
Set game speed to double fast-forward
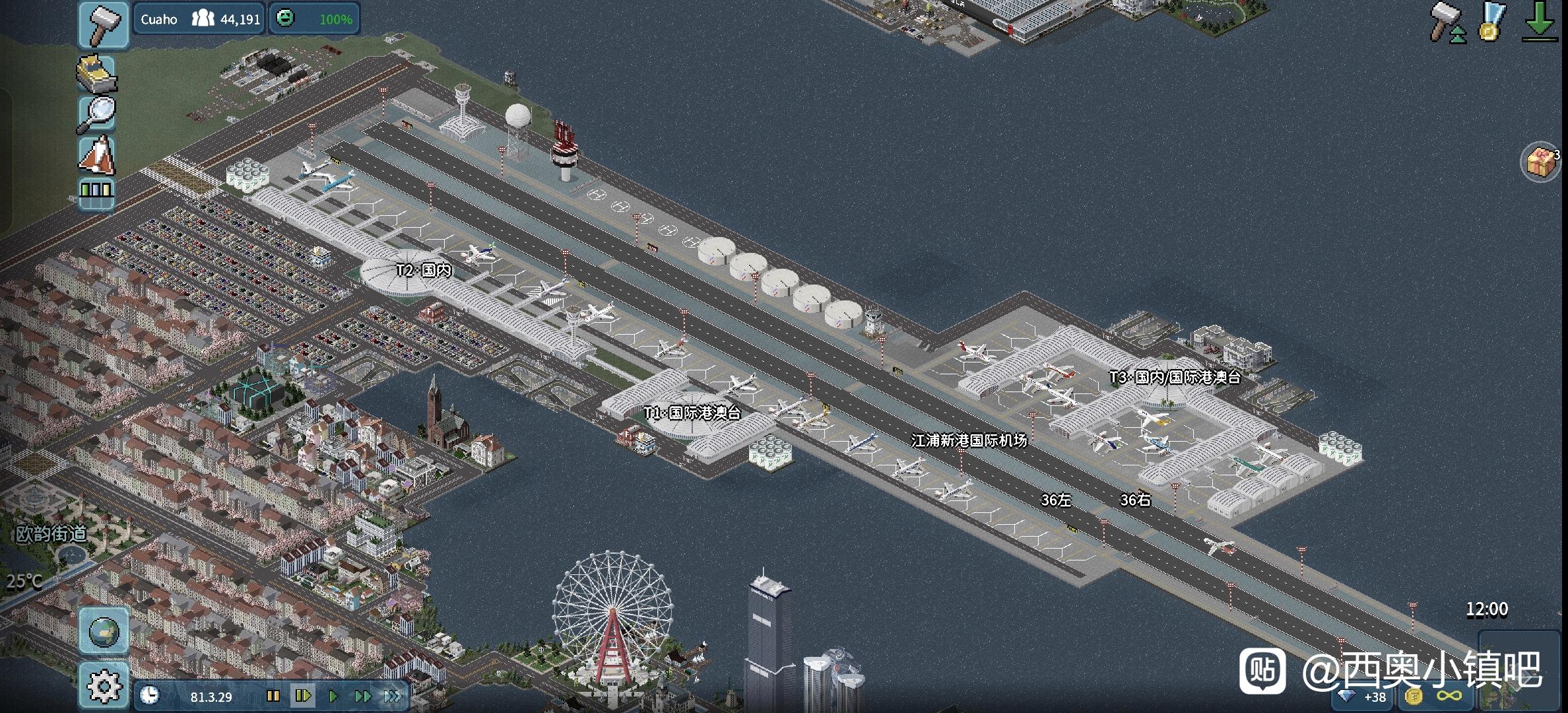[363, 696]
